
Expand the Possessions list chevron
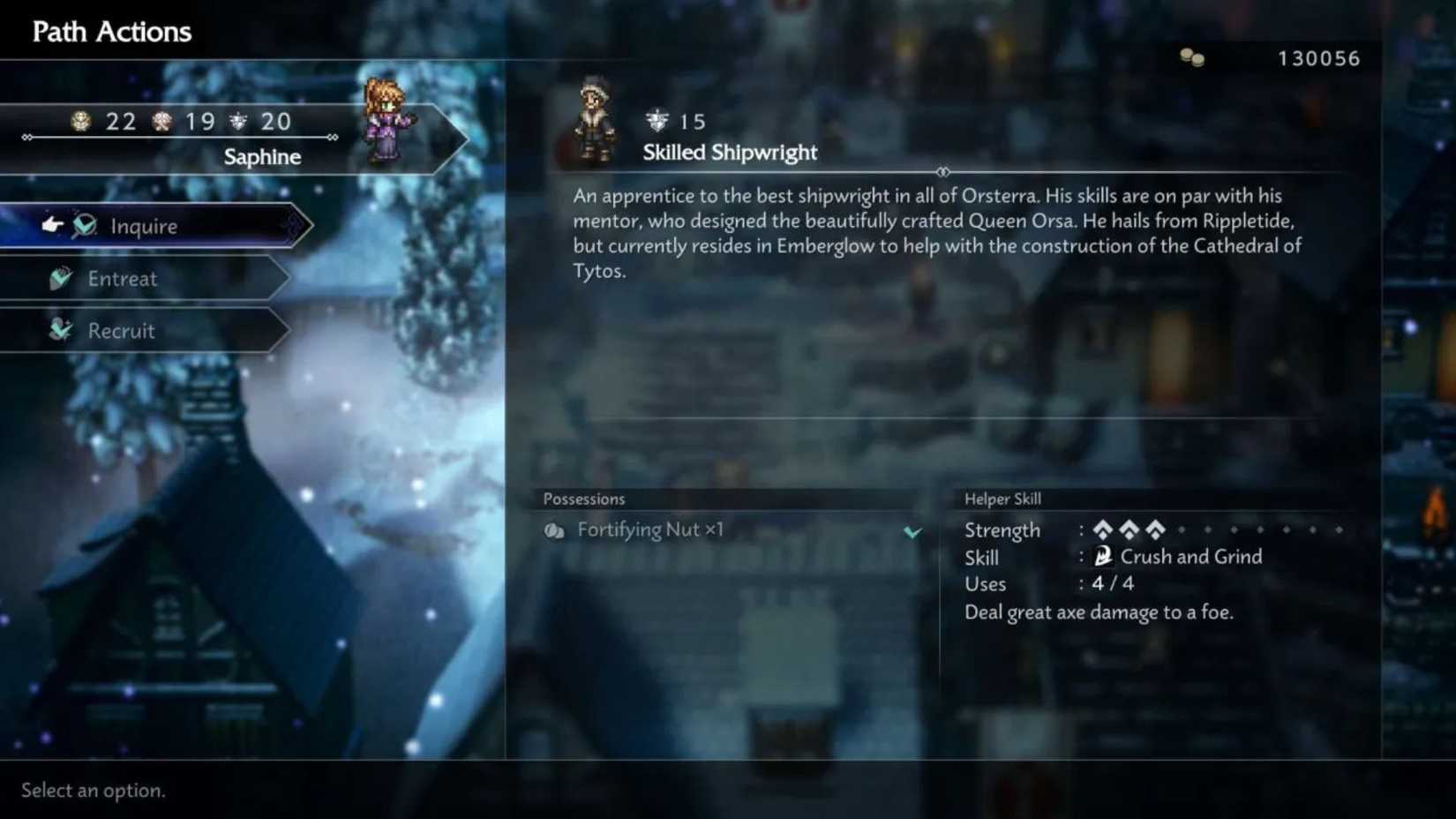click(914, 532)
